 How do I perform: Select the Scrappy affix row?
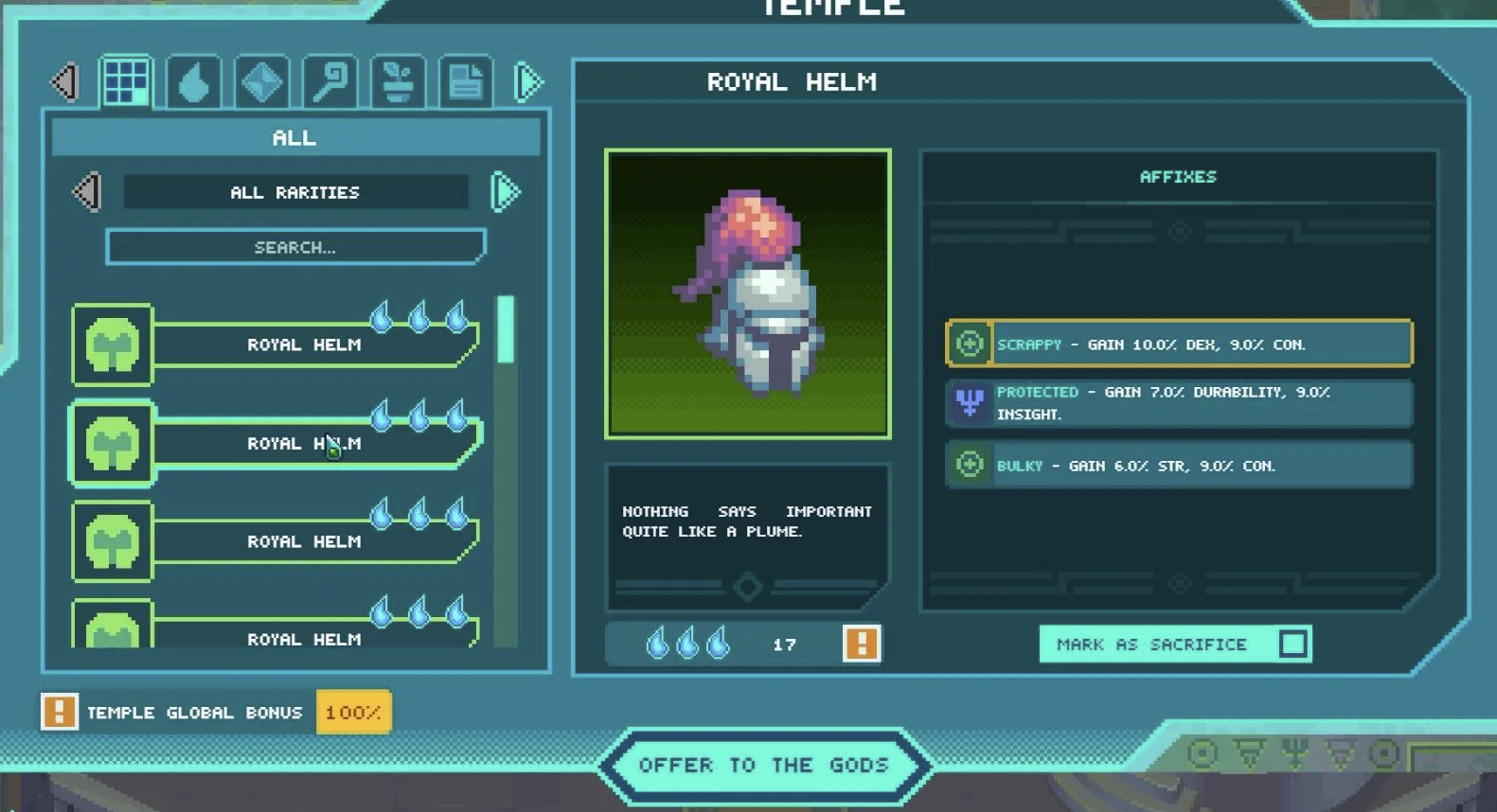[x=1179, y=344]
